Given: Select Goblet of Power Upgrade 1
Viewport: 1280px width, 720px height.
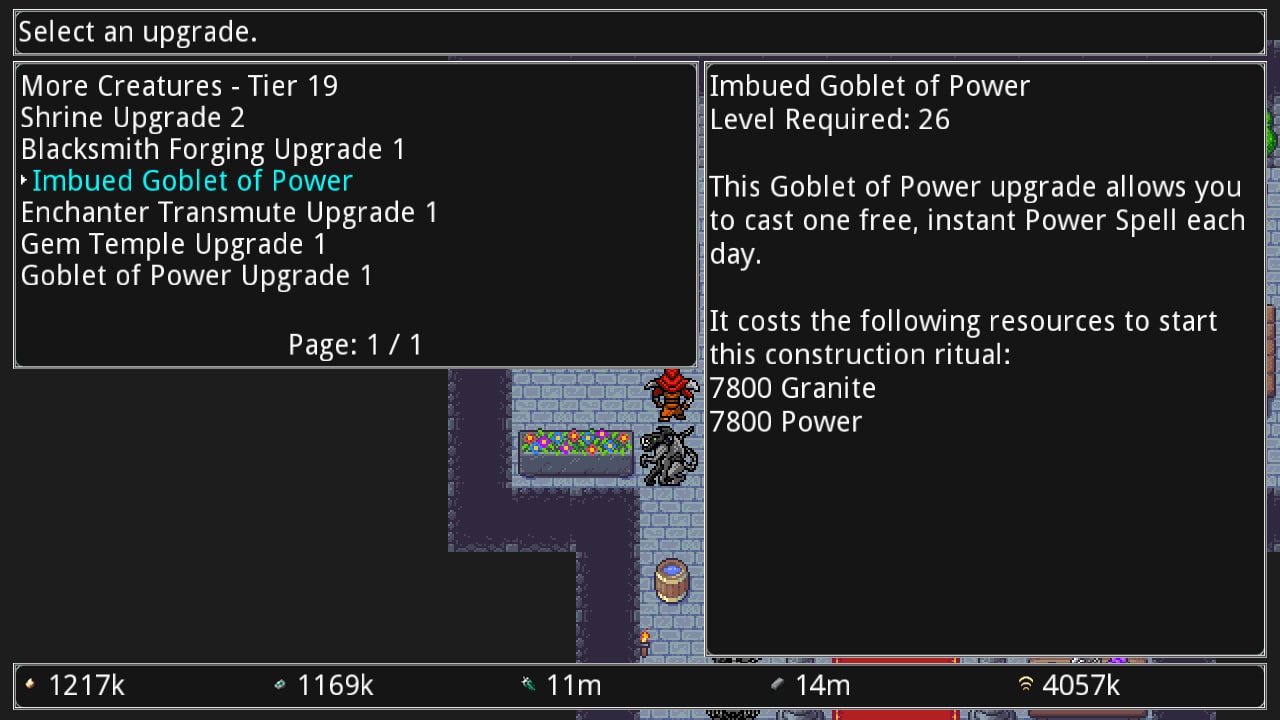Looking at the screenshot, I should 195,275.
